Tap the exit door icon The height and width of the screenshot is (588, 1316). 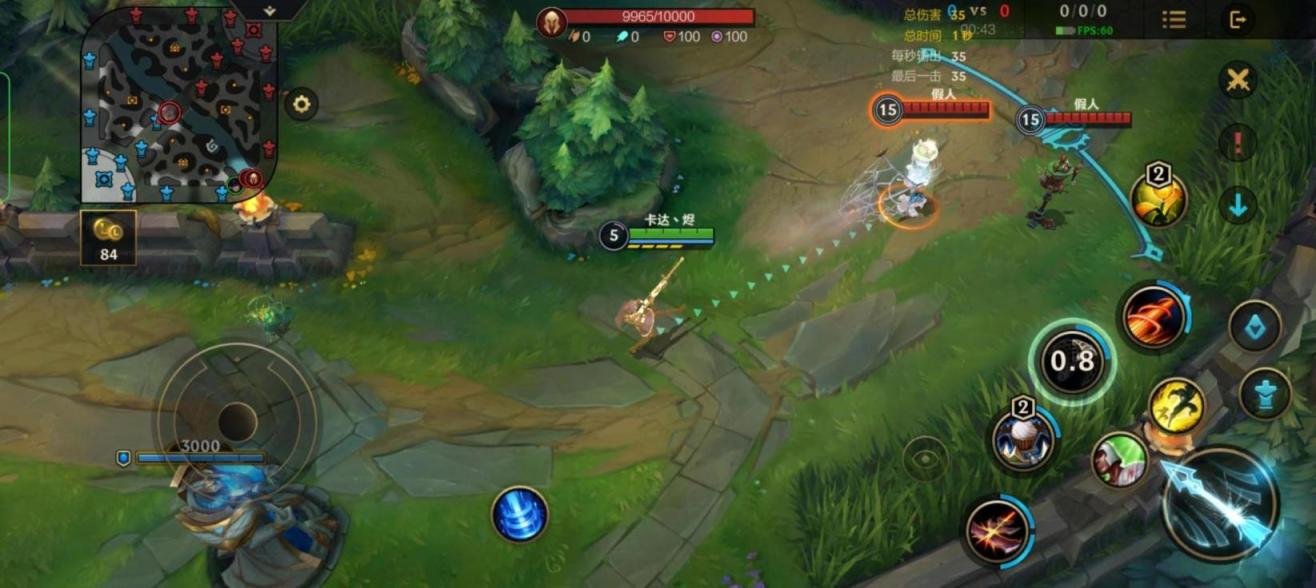point(1237,19)
